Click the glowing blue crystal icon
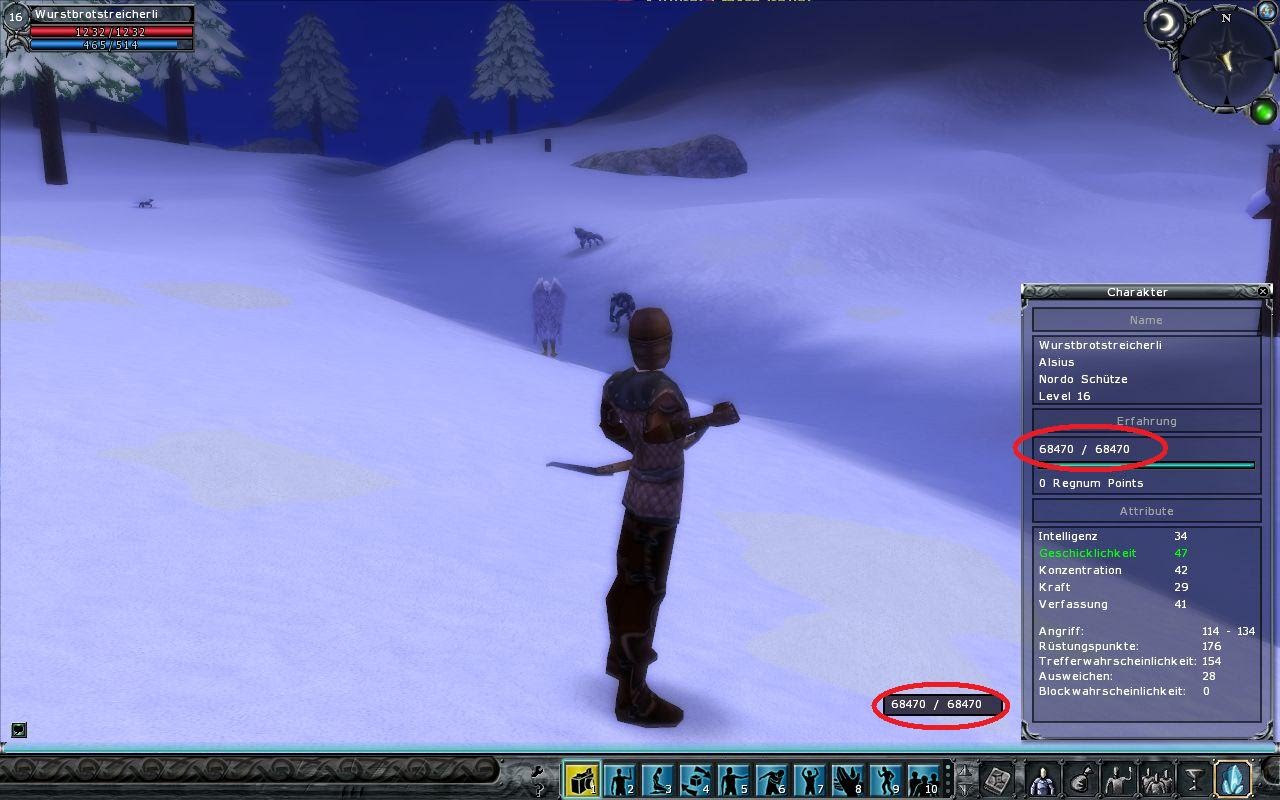Screen dimensions: 1280x800 [x=1232, y=779]
